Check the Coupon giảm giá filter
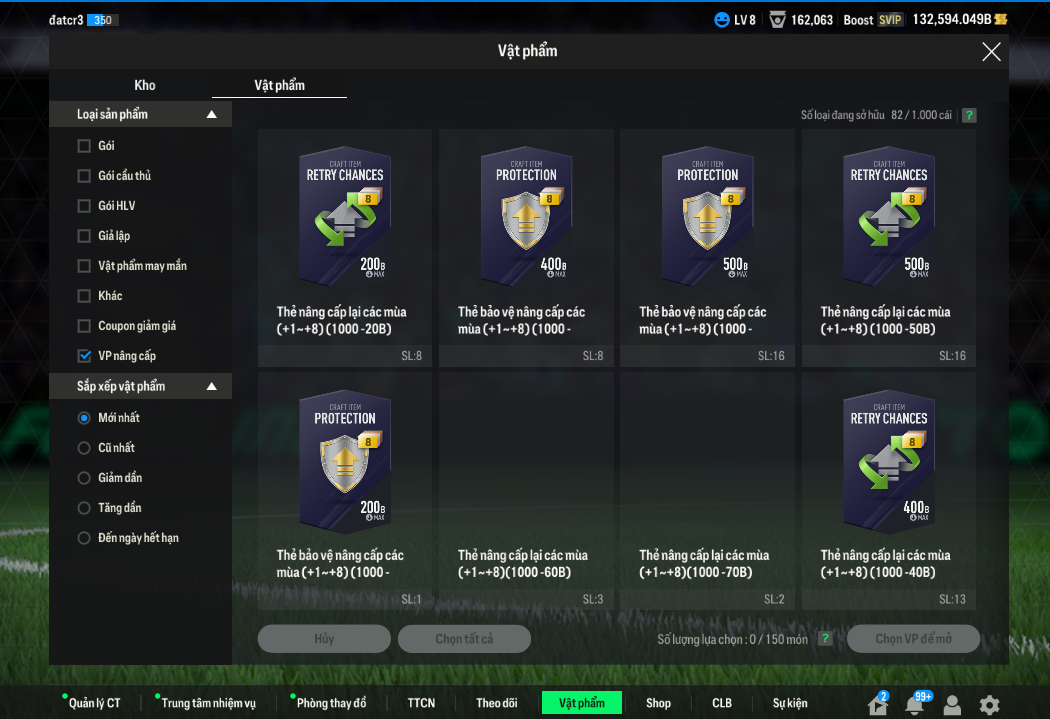Viewport: 1050px width, 719px height. pos(84,326)
